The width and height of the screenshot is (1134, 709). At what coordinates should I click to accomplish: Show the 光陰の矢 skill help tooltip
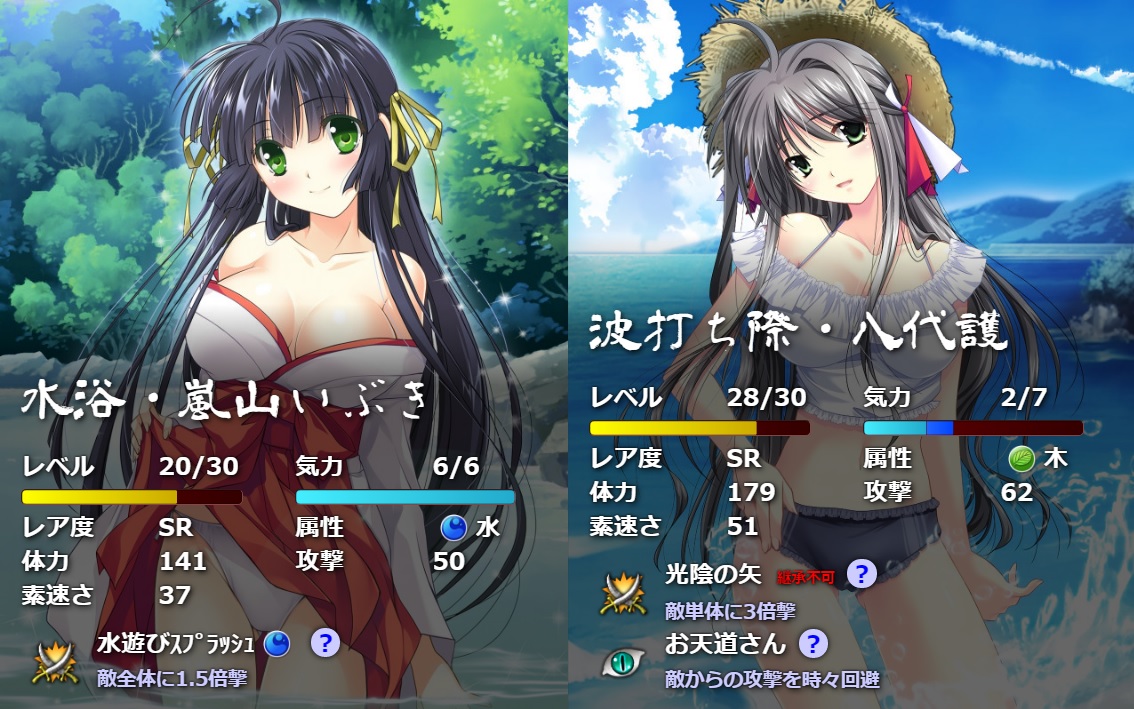[861, 574]
